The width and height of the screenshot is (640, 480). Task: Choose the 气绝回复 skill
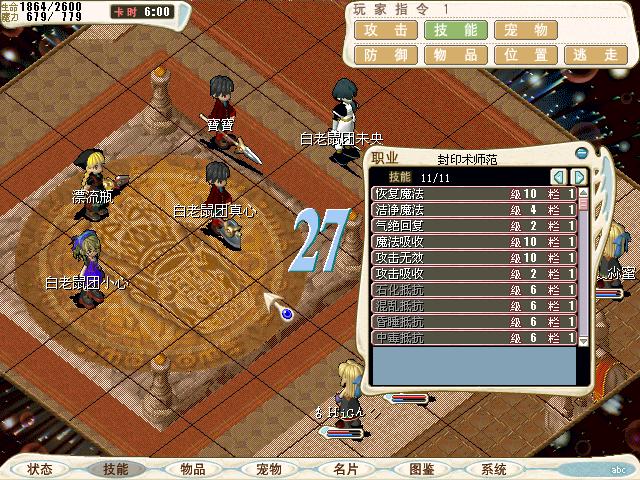(x=473, y=225)
